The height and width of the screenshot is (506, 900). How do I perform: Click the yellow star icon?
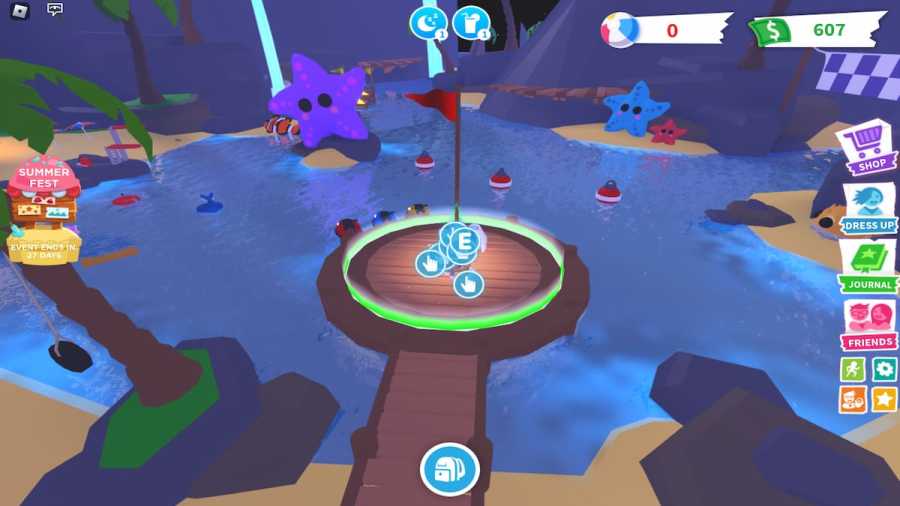[x=884, y=400]
